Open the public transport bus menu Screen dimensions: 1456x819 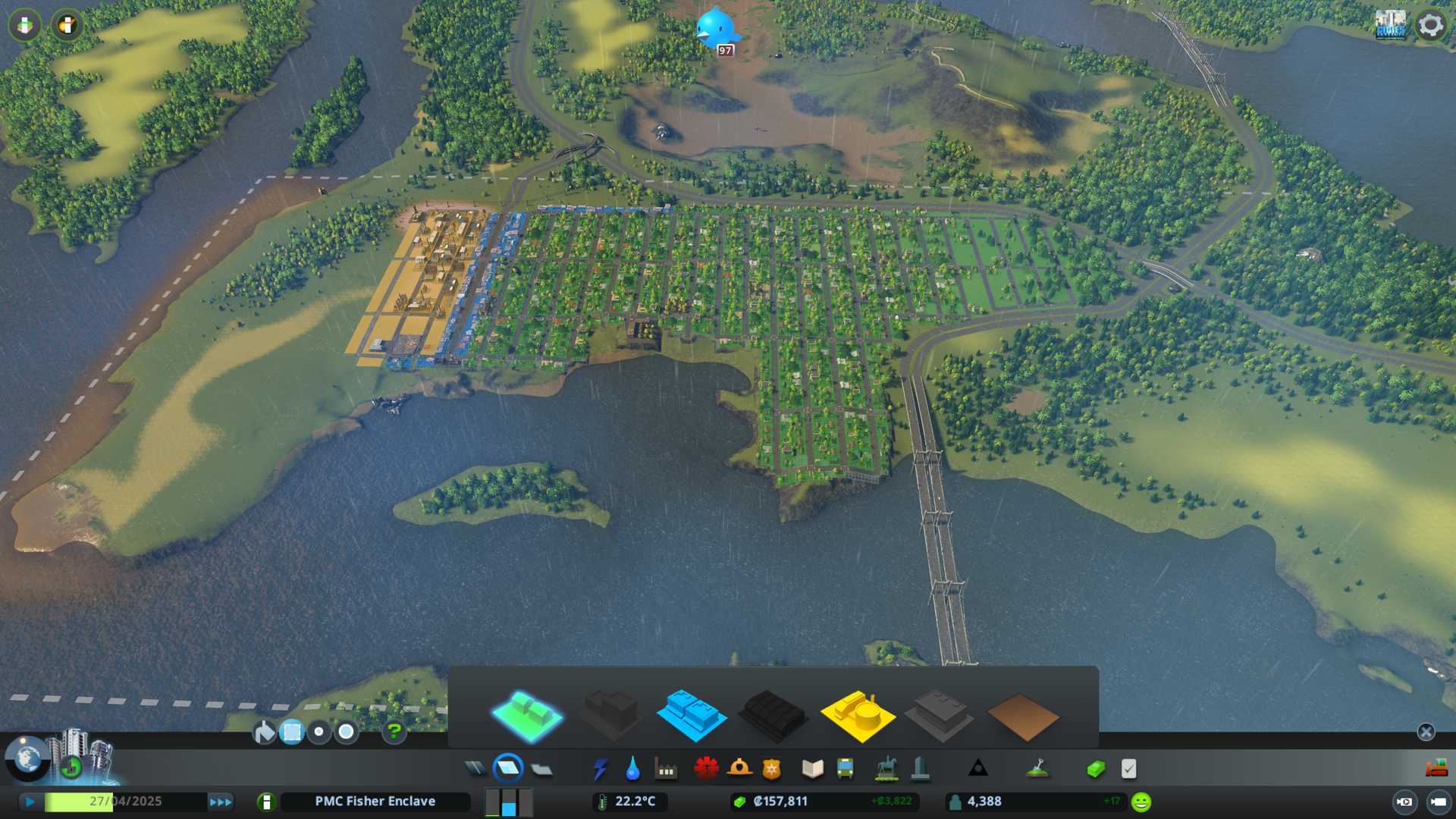pos(845,769)
